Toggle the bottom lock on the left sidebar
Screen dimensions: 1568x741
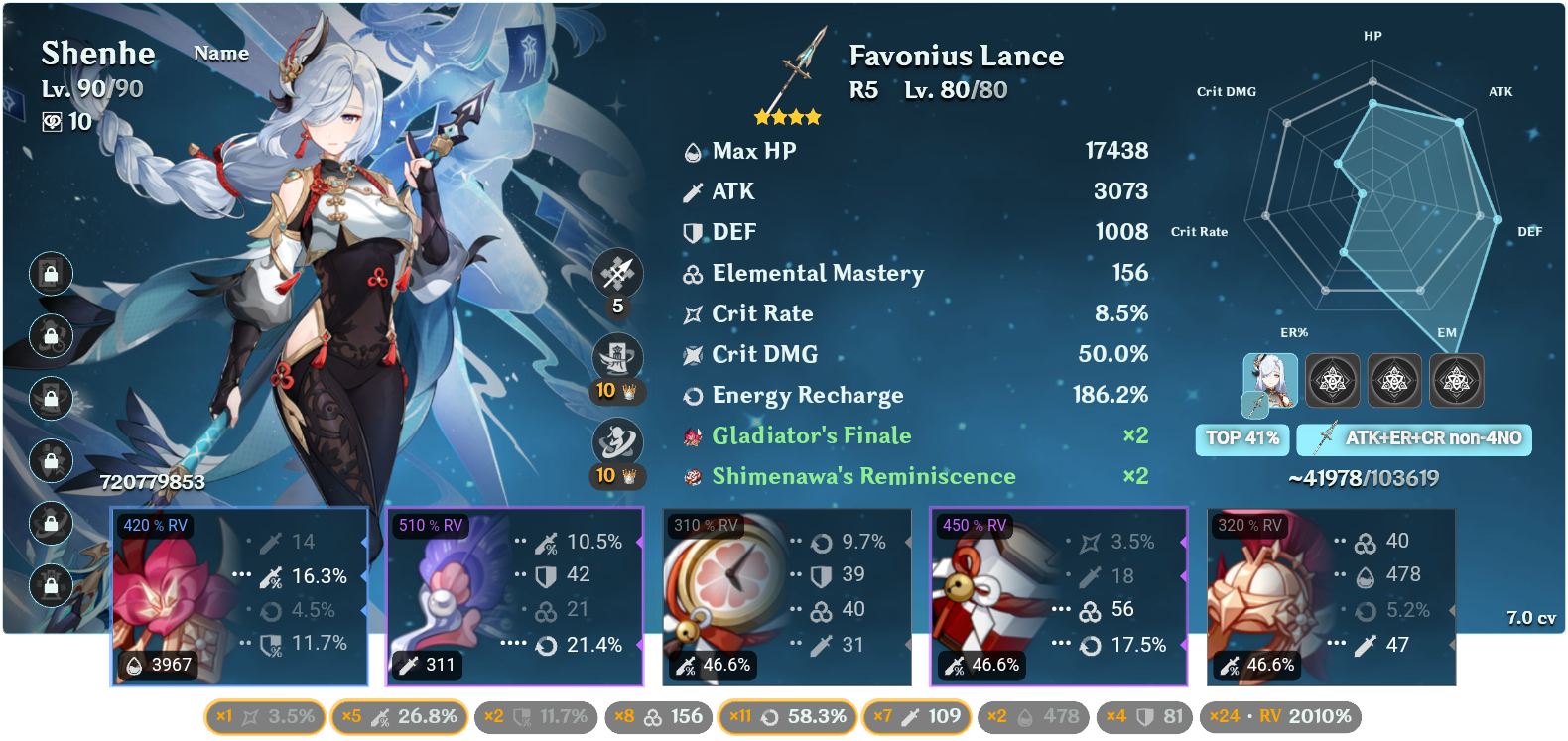51,586
